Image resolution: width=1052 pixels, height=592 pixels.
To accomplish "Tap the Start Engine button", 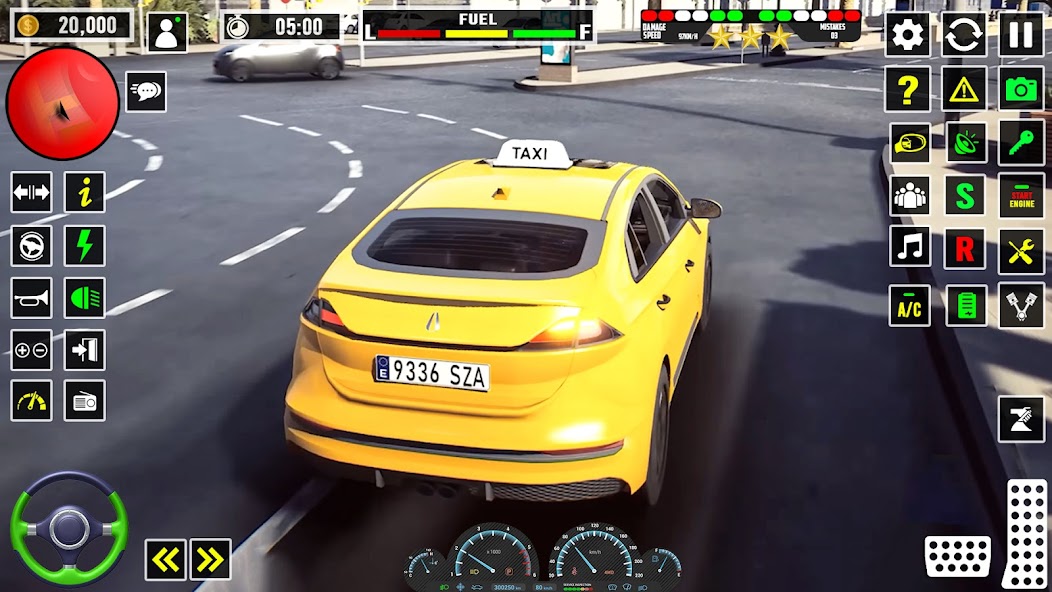I will click(x=1021, y=194).
